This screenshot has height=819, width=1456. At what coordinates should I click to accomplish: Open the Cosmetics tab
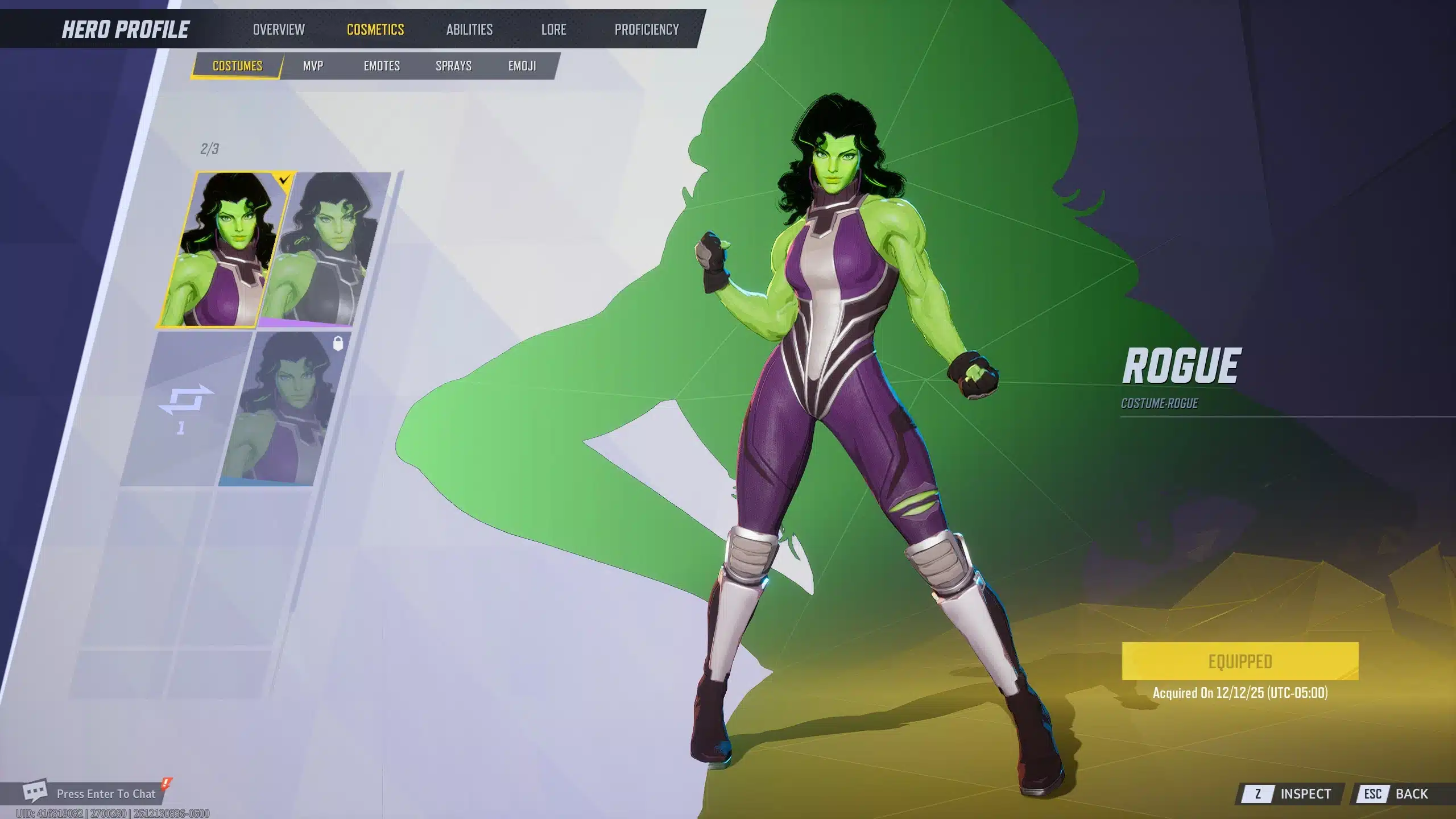(x=375, y=30)
